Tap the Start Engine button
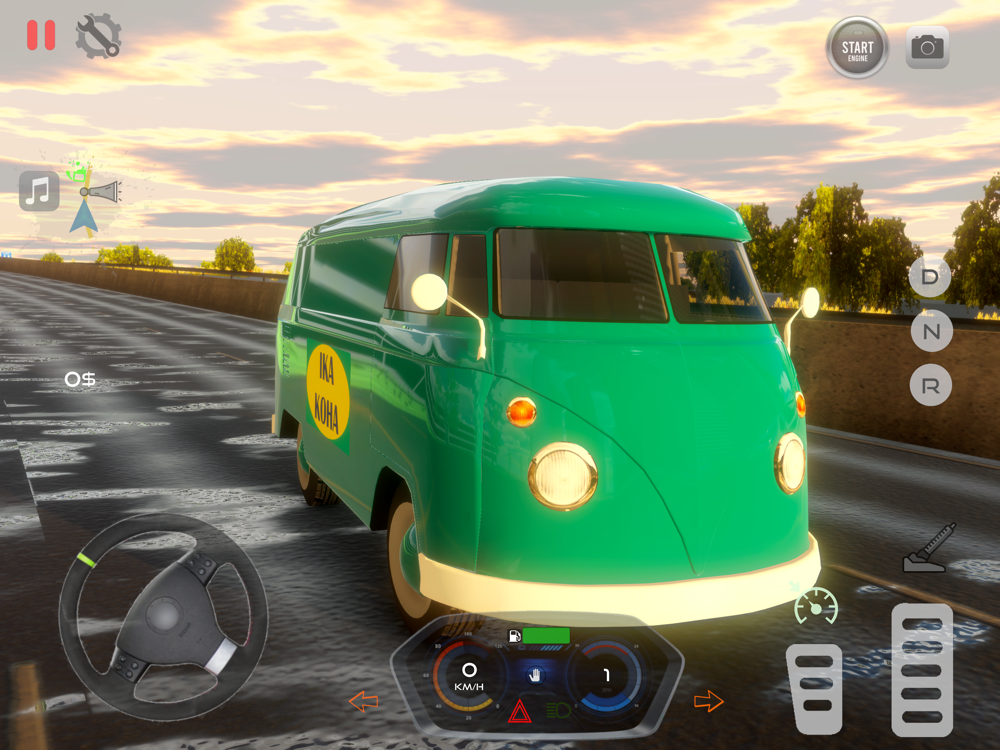 click(x=857, y=47)
